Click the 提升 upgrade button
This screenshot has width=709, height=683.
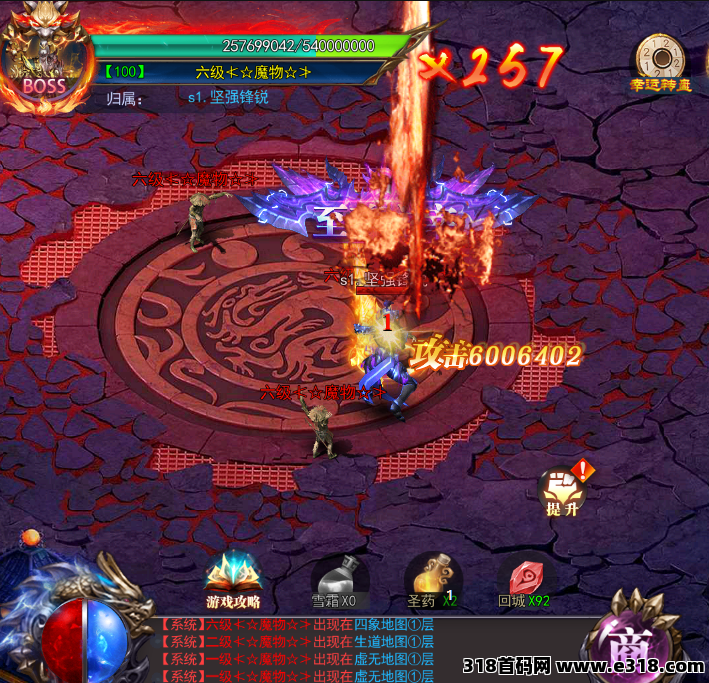click(x=561, y=490)
